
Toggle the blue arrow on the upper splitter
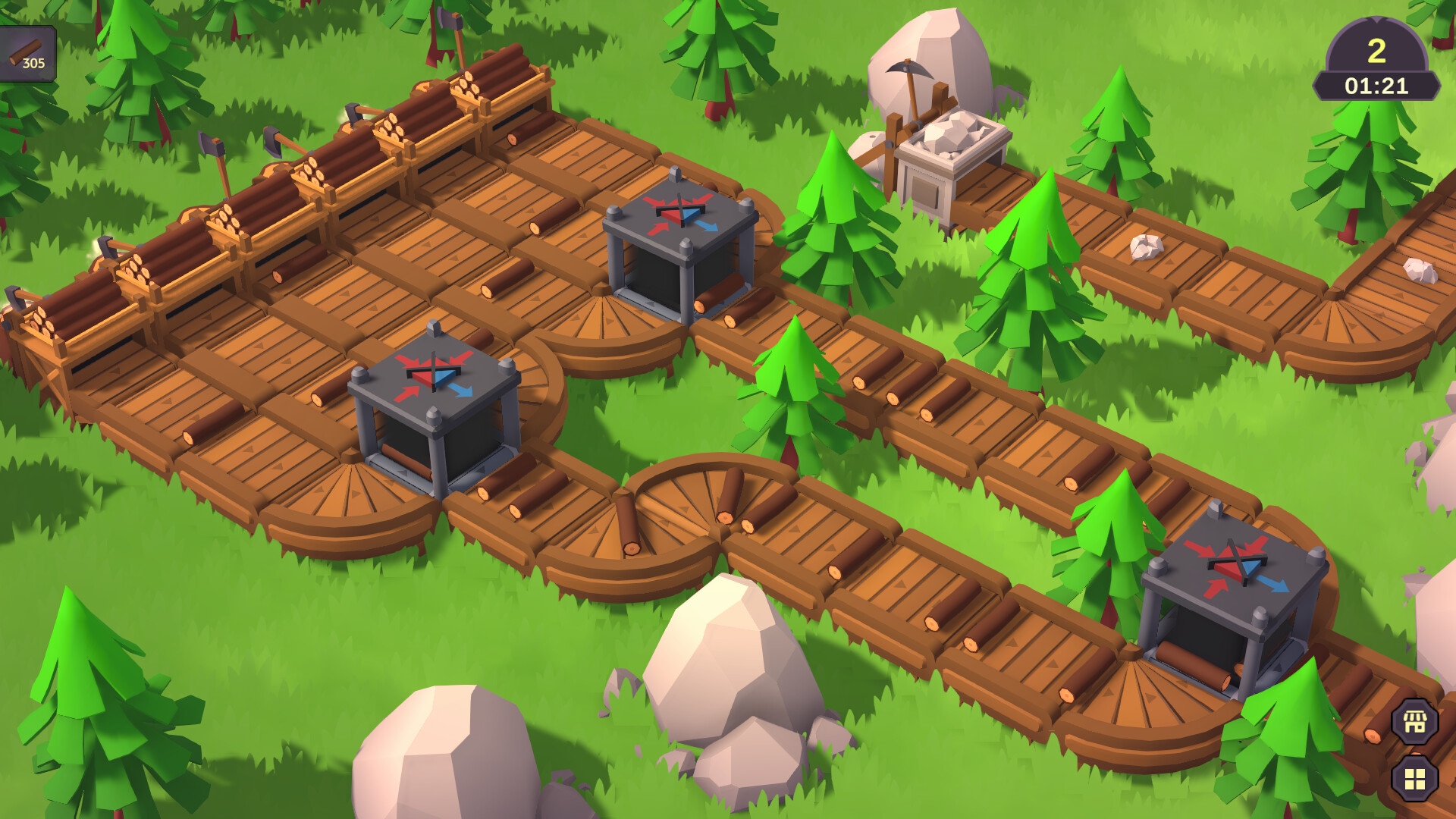point(705,227)
